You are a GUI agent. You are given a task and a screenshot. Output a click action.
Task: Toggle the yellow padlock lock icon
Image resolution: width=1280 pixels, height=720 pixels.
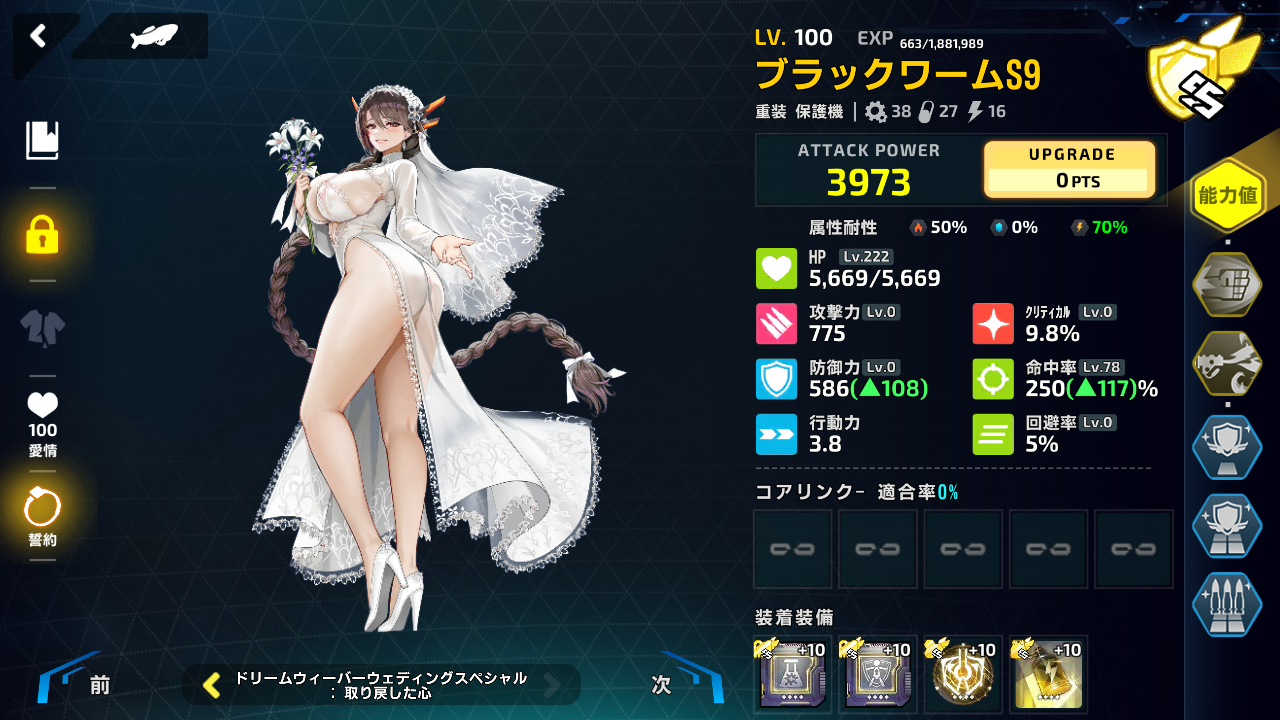pyautogui.click(x=42, y=234)
